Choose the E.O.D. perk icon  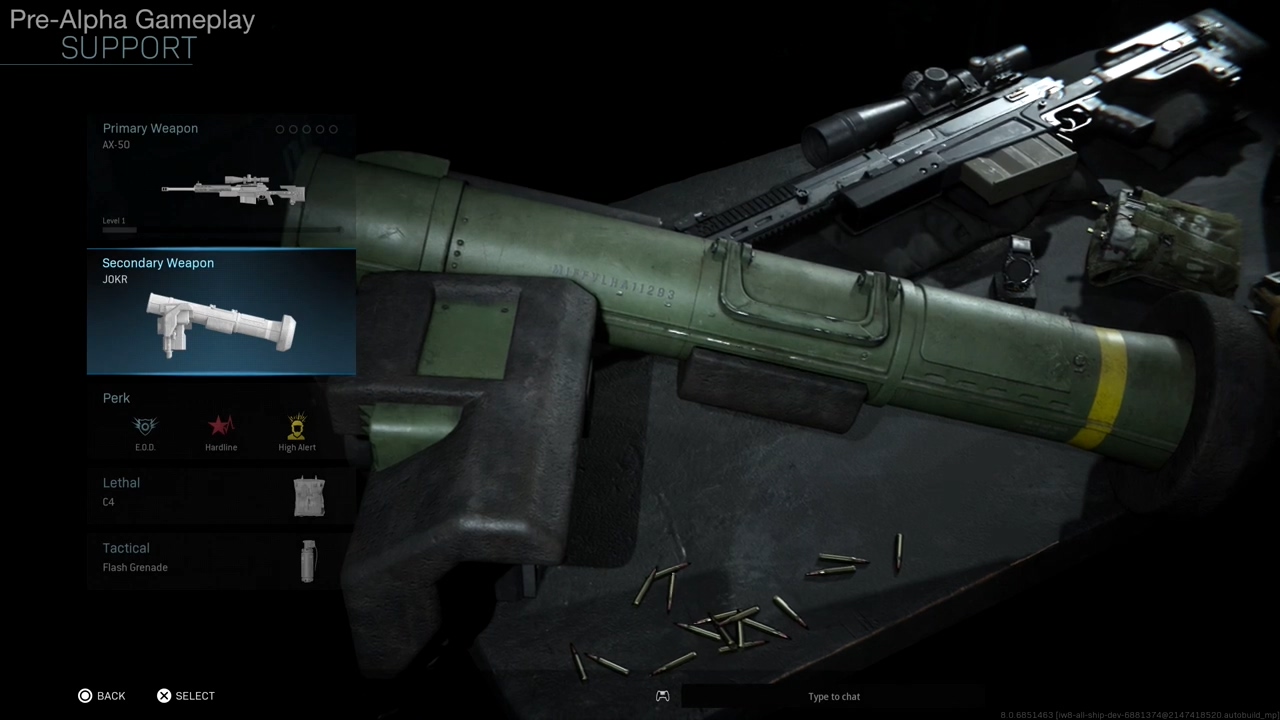coord(145,428)
